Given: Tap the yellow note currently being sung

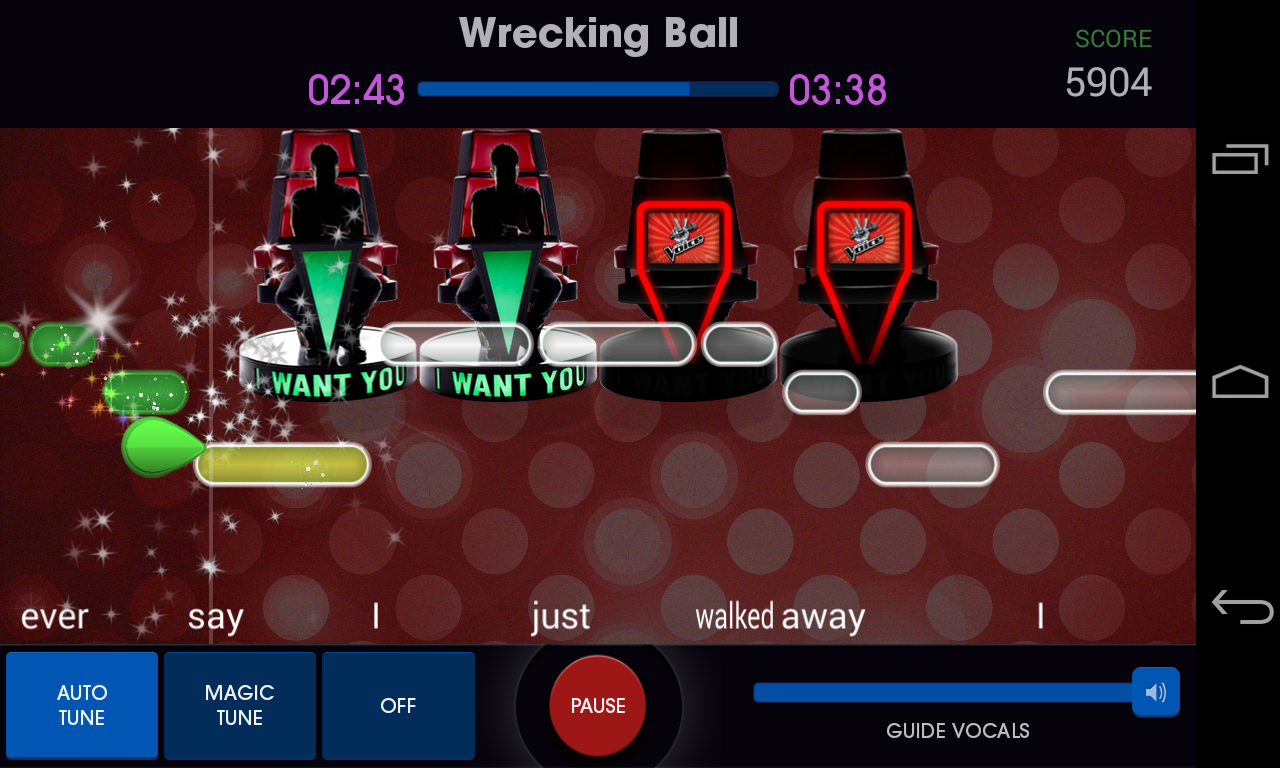Looking at the screenshot, I should tap(282, 464).
